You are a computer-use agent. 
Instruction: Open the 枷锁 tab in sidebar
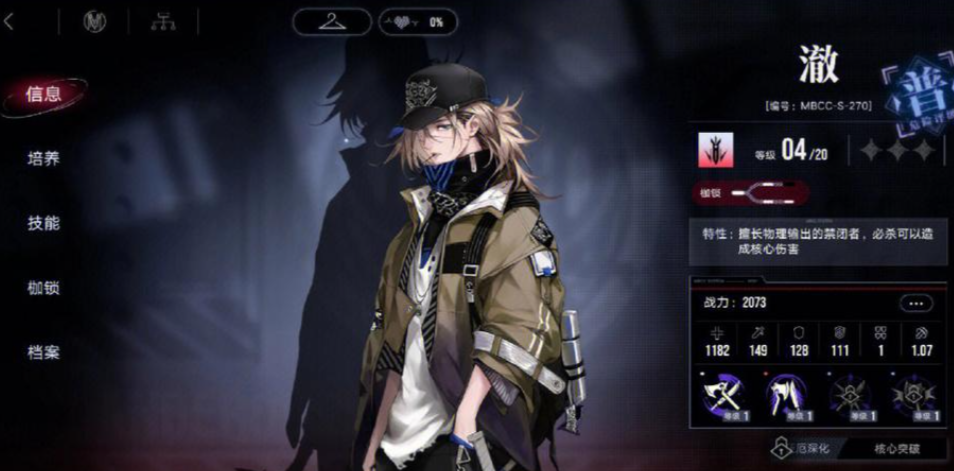(x=44, y=288)
